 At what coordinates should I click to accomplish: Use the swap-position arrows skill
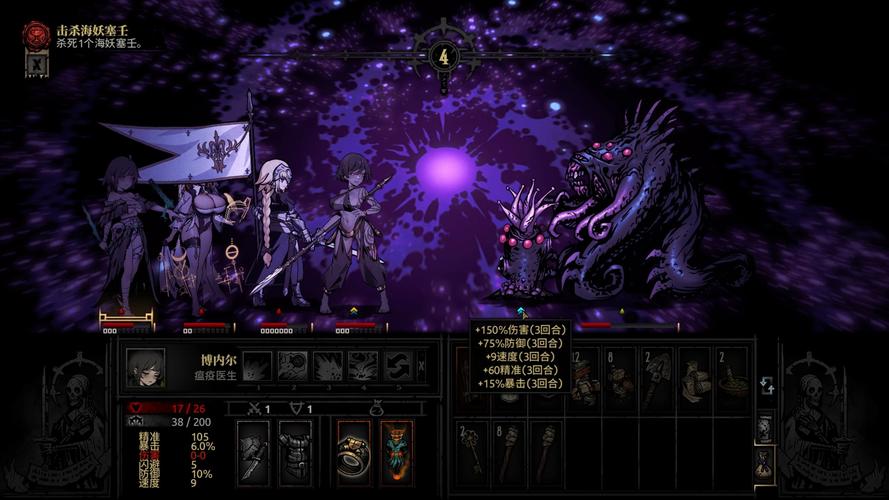[x=399, y=366]
